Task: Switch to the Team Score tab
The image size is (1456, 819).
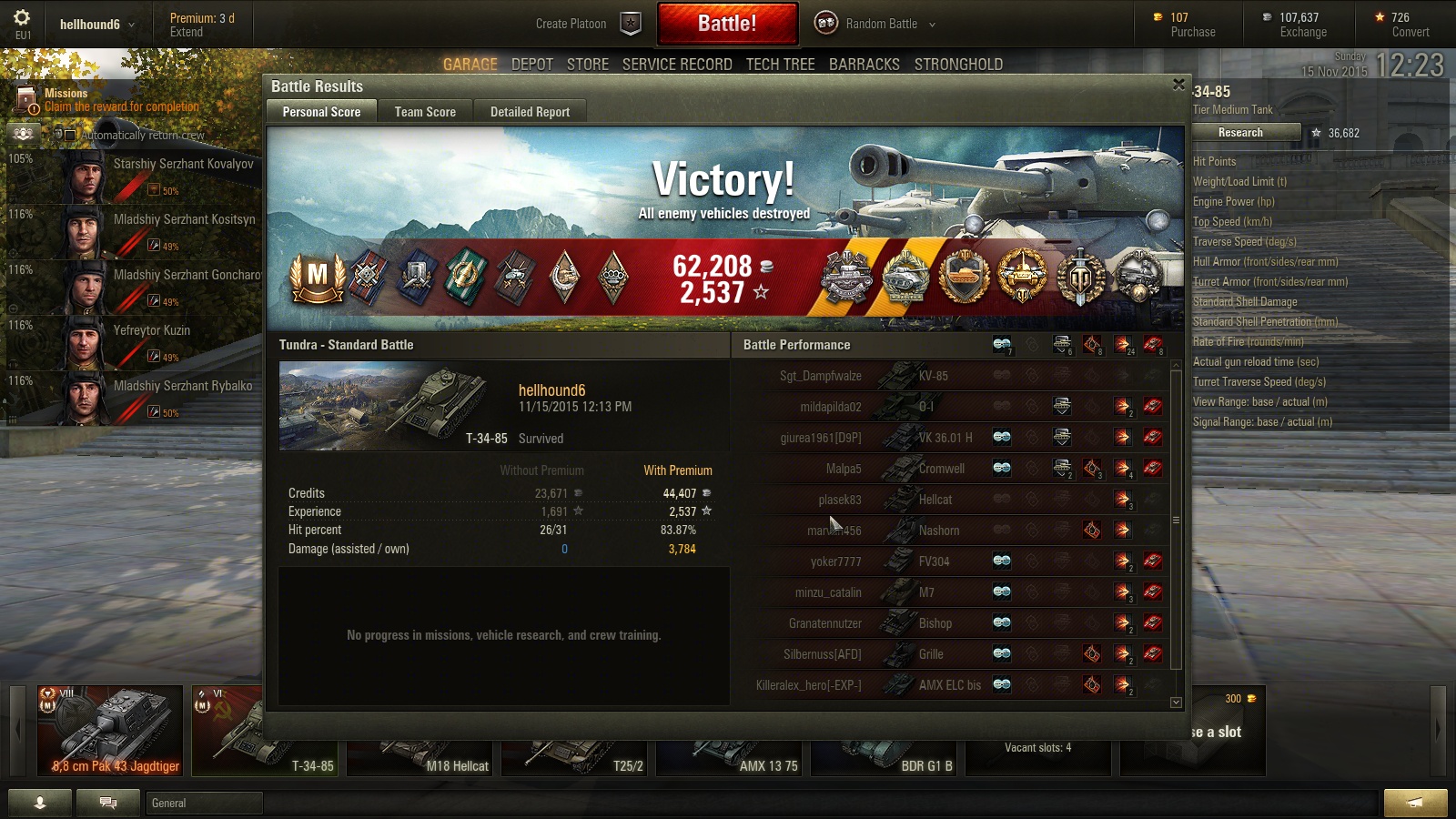Action: pos(425,112)
